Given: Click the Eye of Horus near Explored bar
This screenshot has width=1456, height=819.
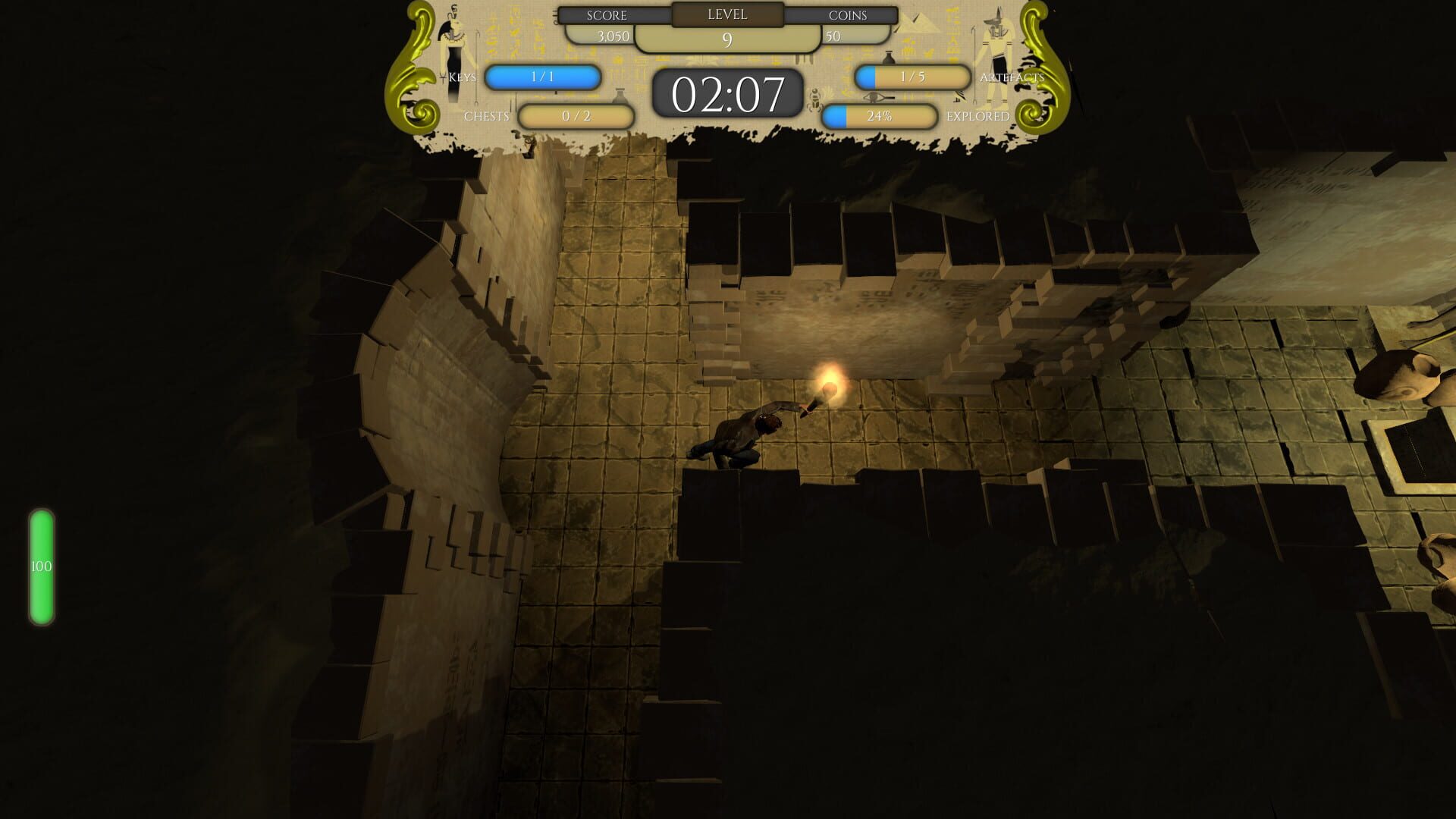Looking at the screenshot, I should [874, 99].
